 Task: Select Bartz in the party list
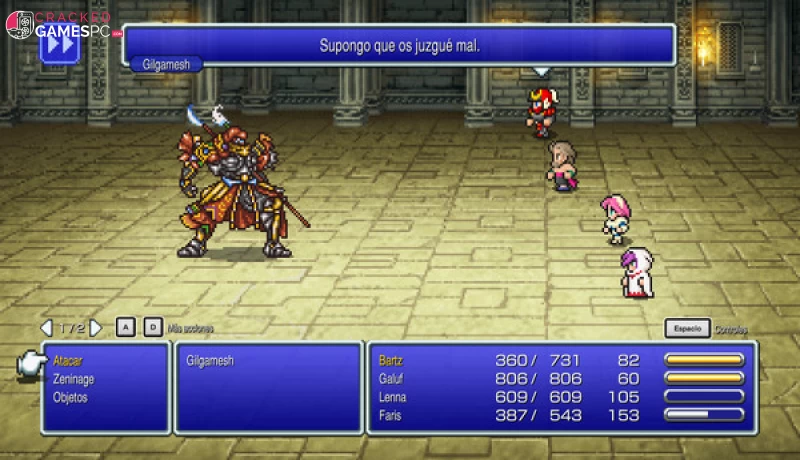(x=391, y=360)
